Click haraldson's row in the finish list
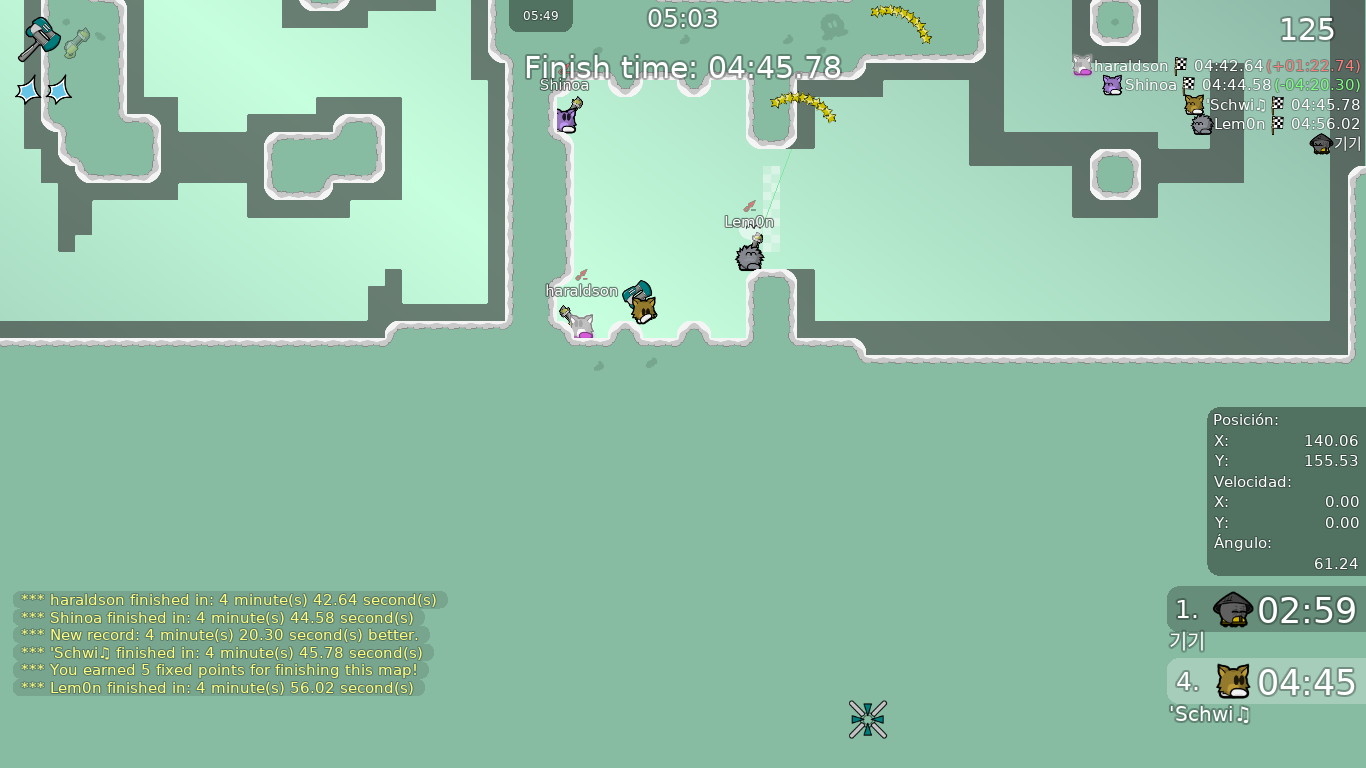1366x768 pixels. pyautogui.click(x=1216, y=66)
